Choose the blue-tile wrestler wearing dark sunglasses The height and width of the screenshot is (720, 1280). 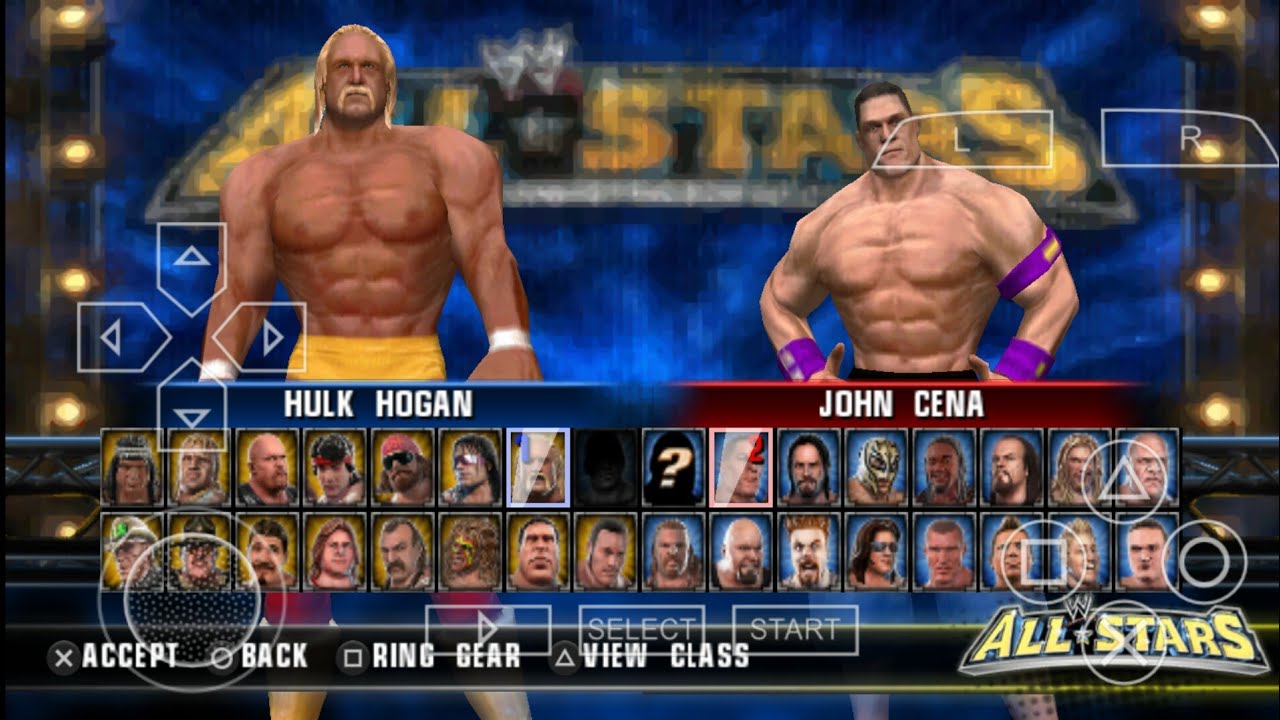[877, 551]
